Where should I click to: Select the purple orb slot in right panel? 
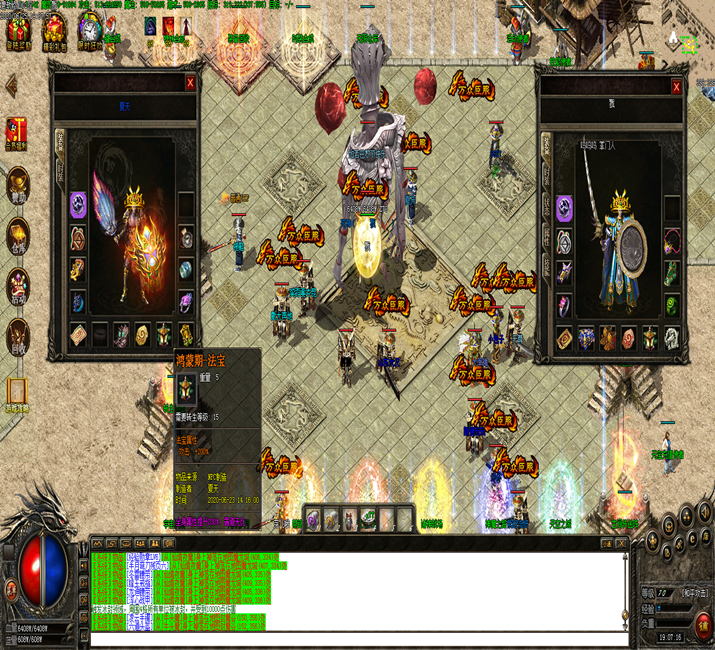(565, 208)
